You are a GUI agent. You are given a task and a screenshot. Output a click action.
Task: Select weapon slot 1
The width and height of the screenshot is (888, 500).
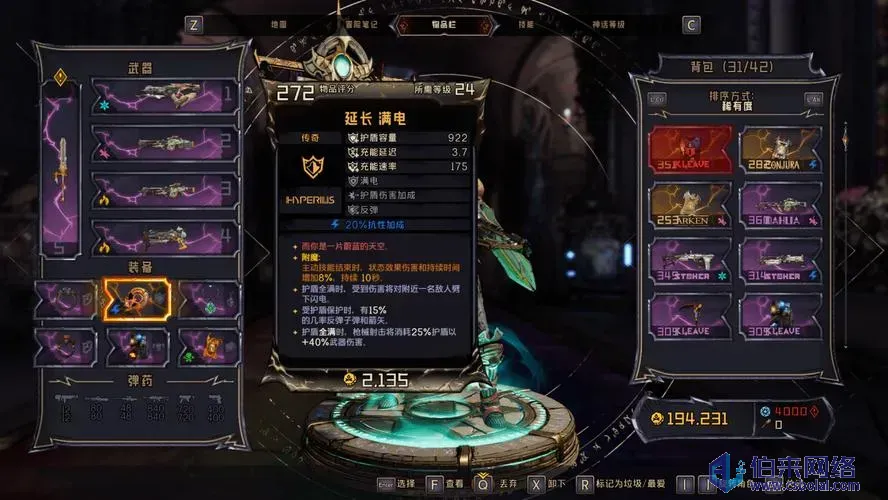[165, 98]
